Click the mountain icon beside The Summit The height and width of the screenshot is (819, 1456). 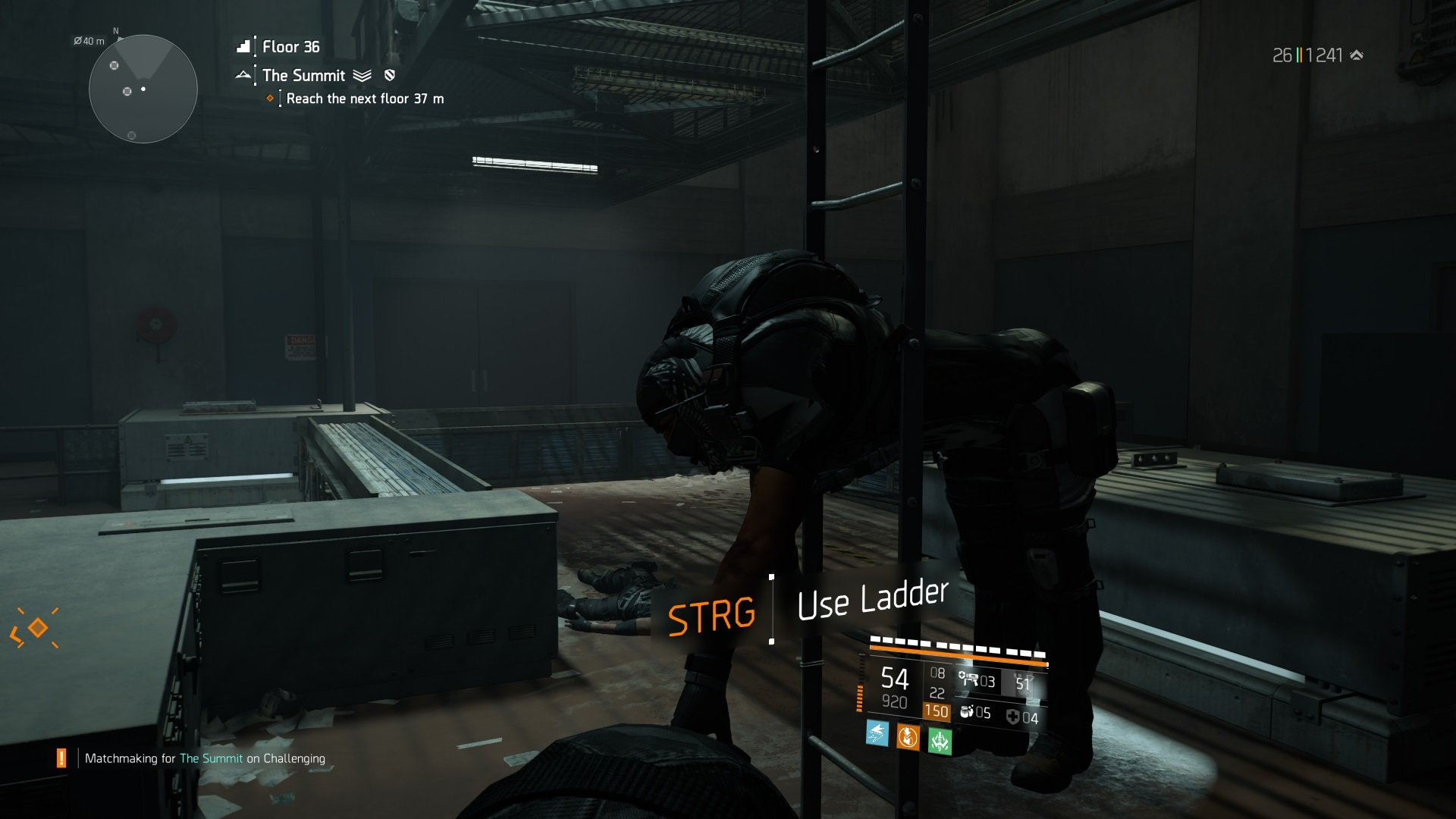pos(244,75)
